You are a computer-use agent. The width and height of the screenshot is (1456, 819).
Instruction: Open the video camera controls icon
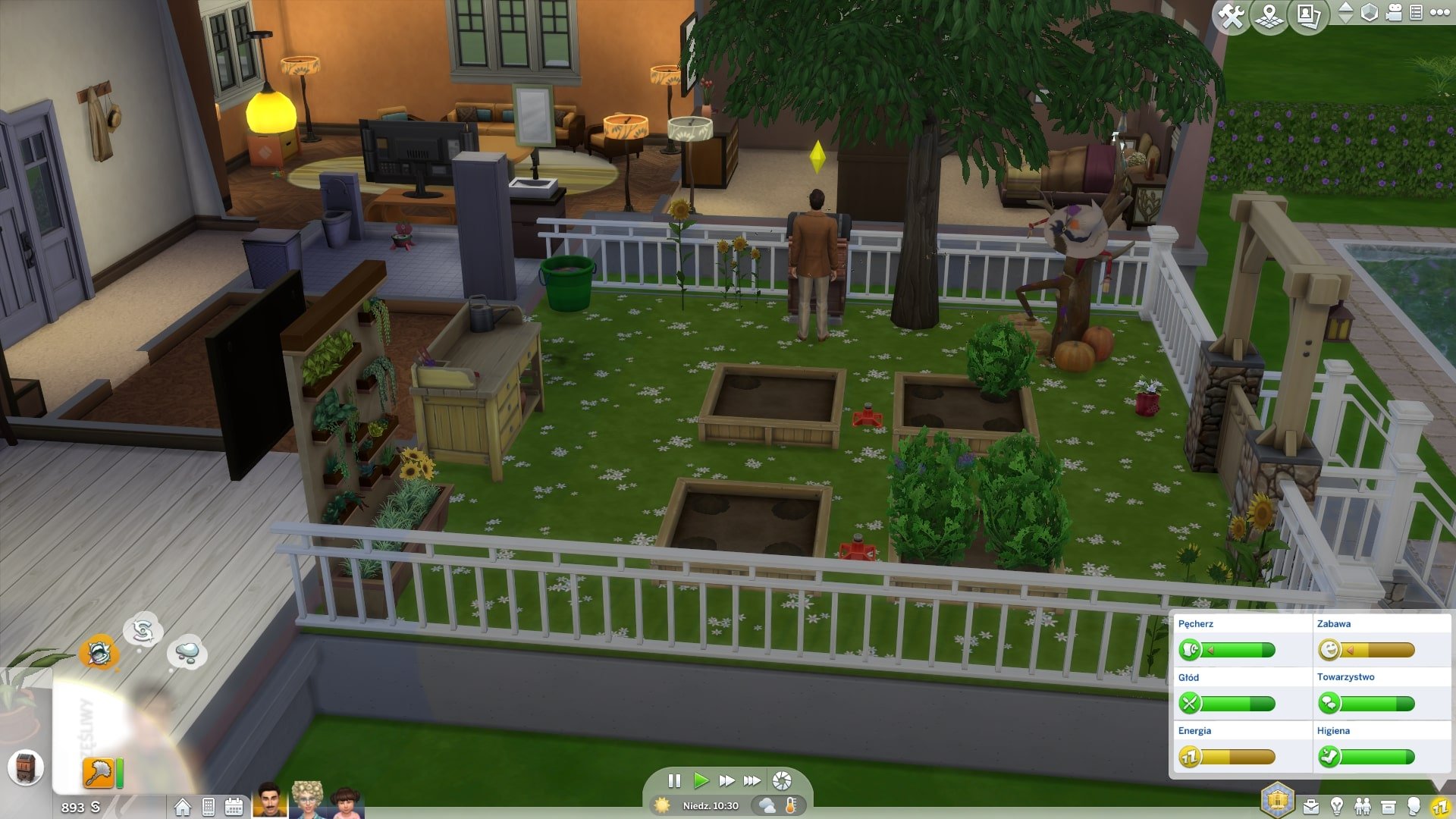[1394, 13]
